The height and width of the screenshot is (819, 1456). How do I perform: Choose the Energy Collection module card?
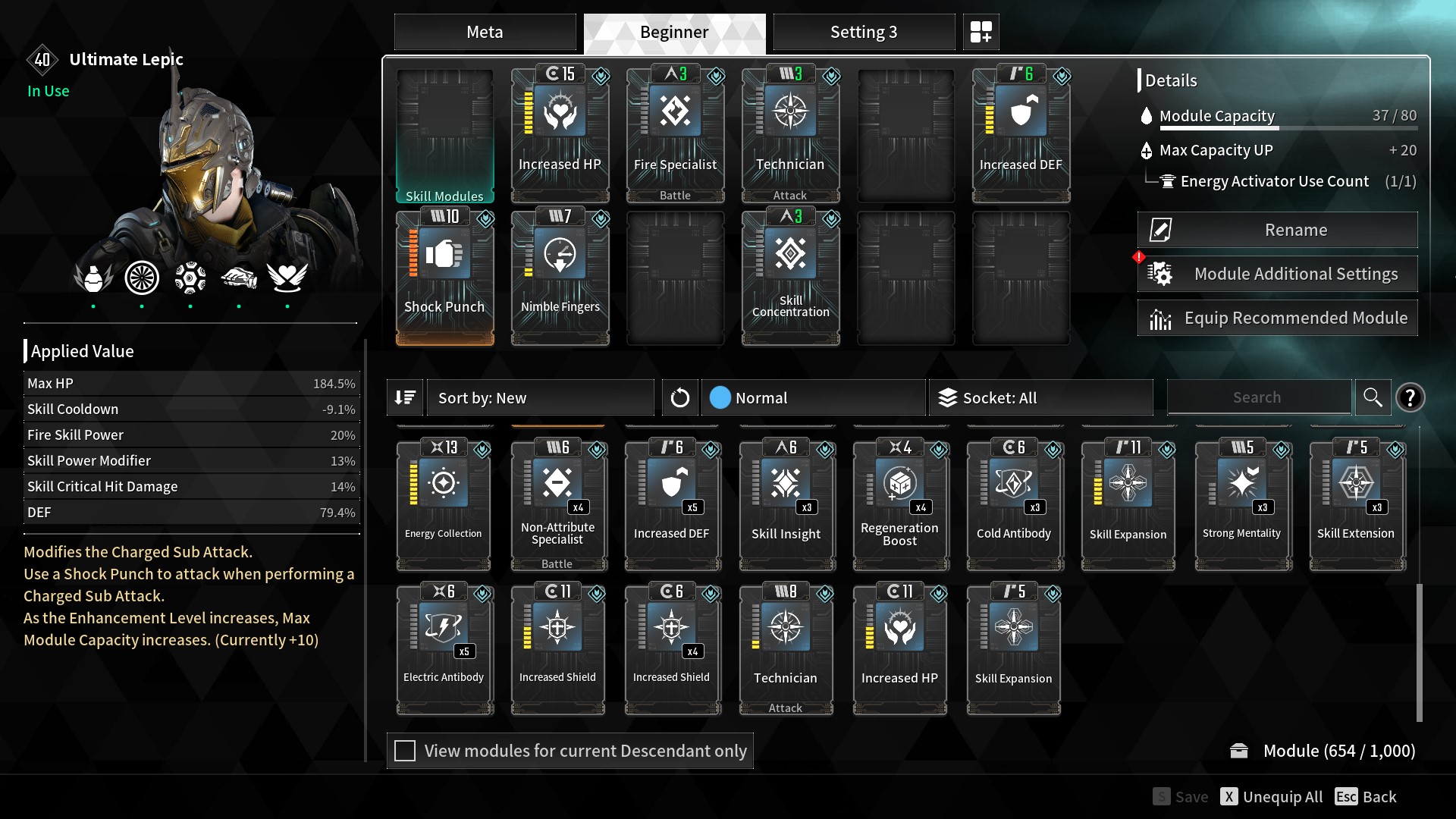tap(444, 504)
